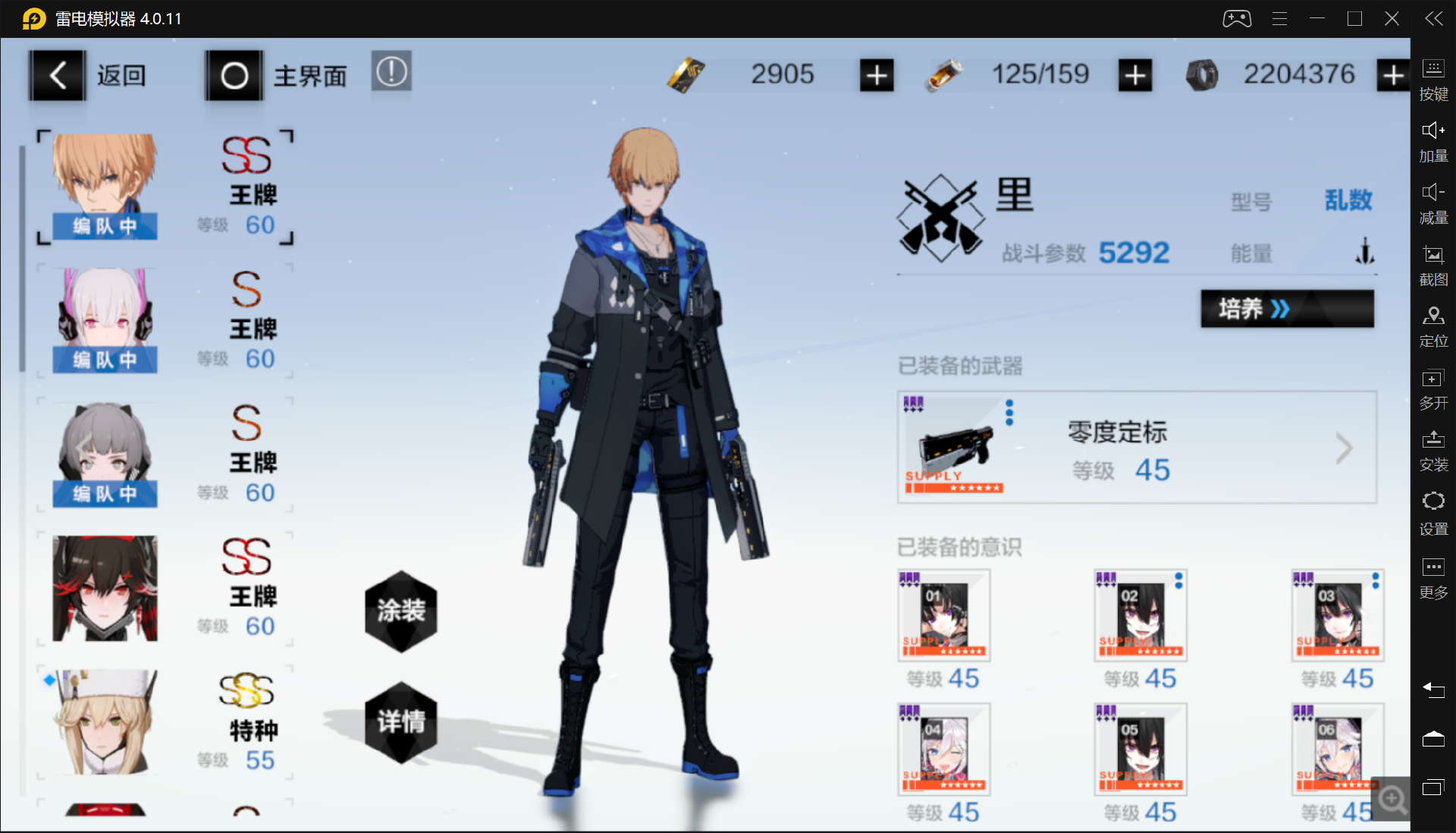The height and width of the screenshot is (833, 1456).
Task: Select memory slot 01
Action: [x=944, y=615]
